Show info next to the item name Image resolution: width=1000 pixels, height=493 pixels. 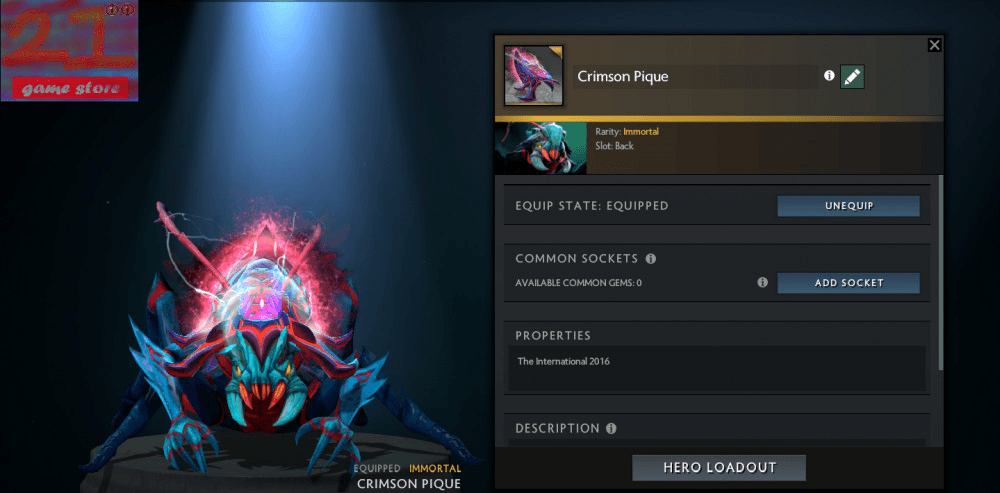pyautogui.click(x=828, y=76)
